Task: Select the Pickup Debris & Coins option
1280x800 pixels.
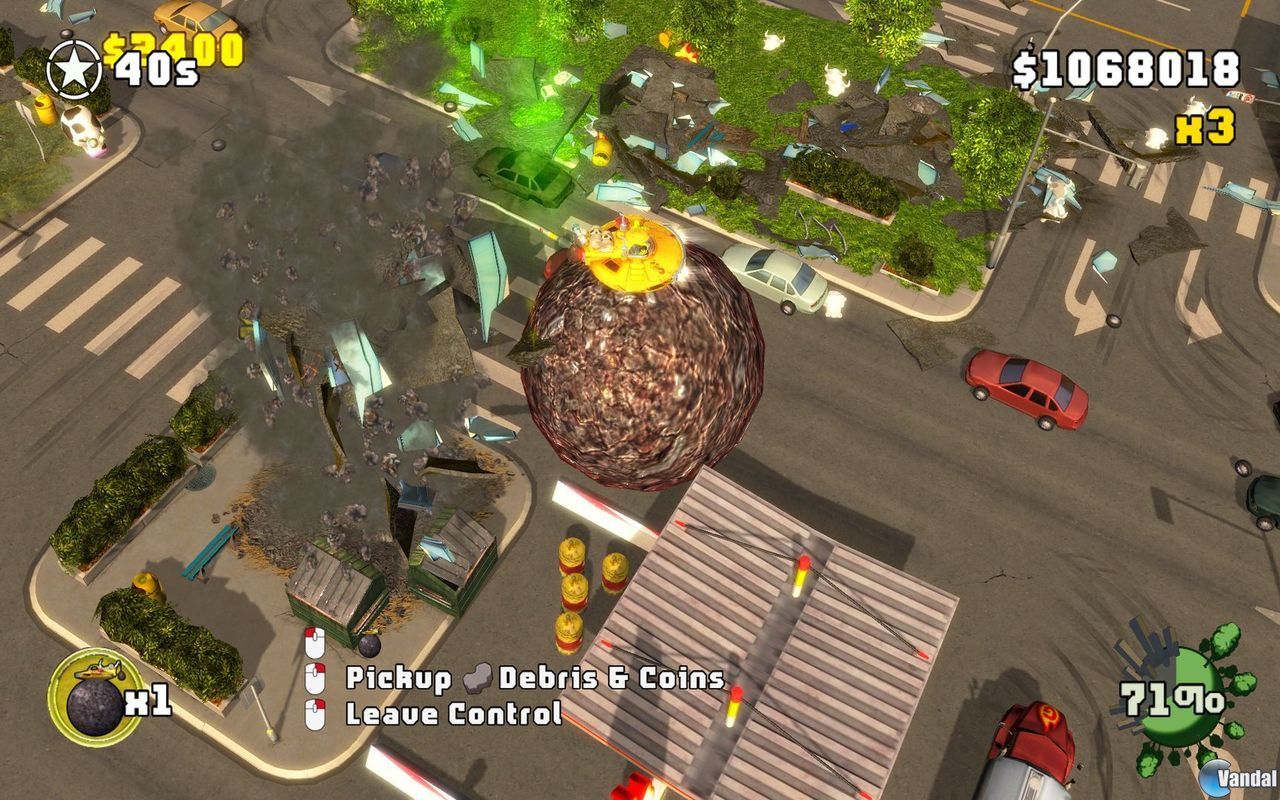Action: click(535, 678)
